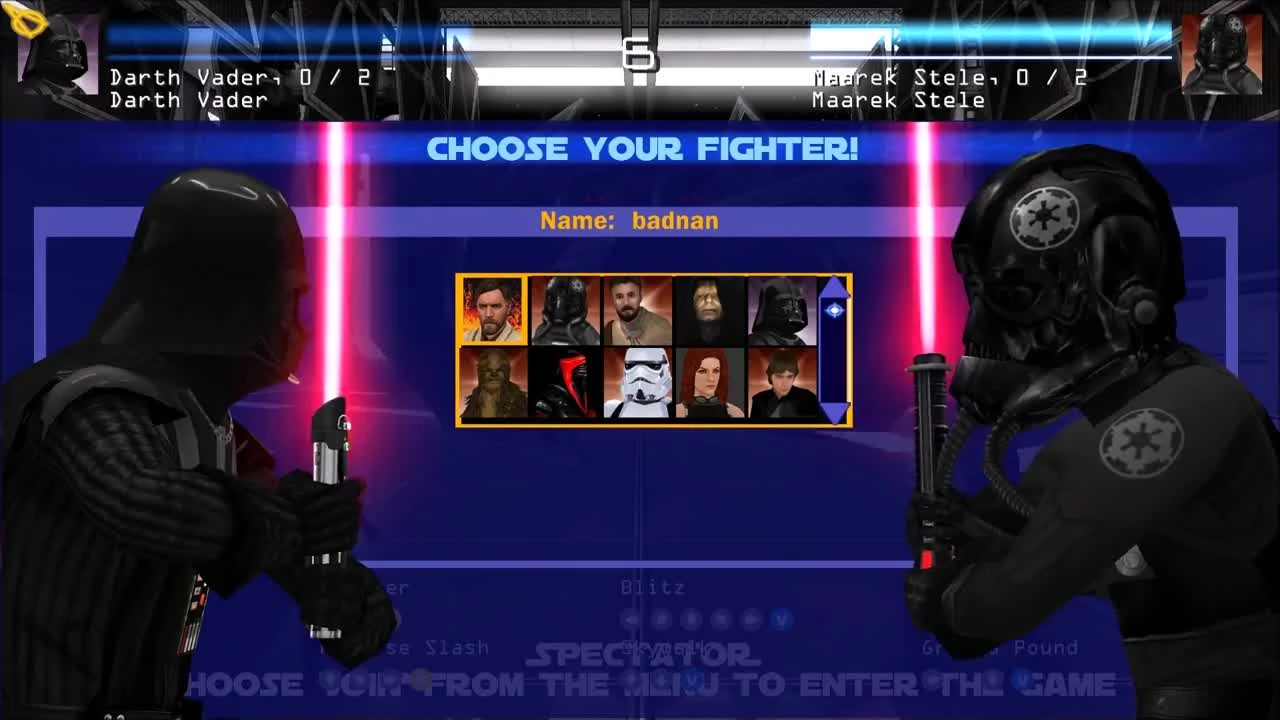This screenshot has width=1280, height=720.
Task: Pick the Anakin Skywalker character portrait
Action: click(x=784, y=384)
